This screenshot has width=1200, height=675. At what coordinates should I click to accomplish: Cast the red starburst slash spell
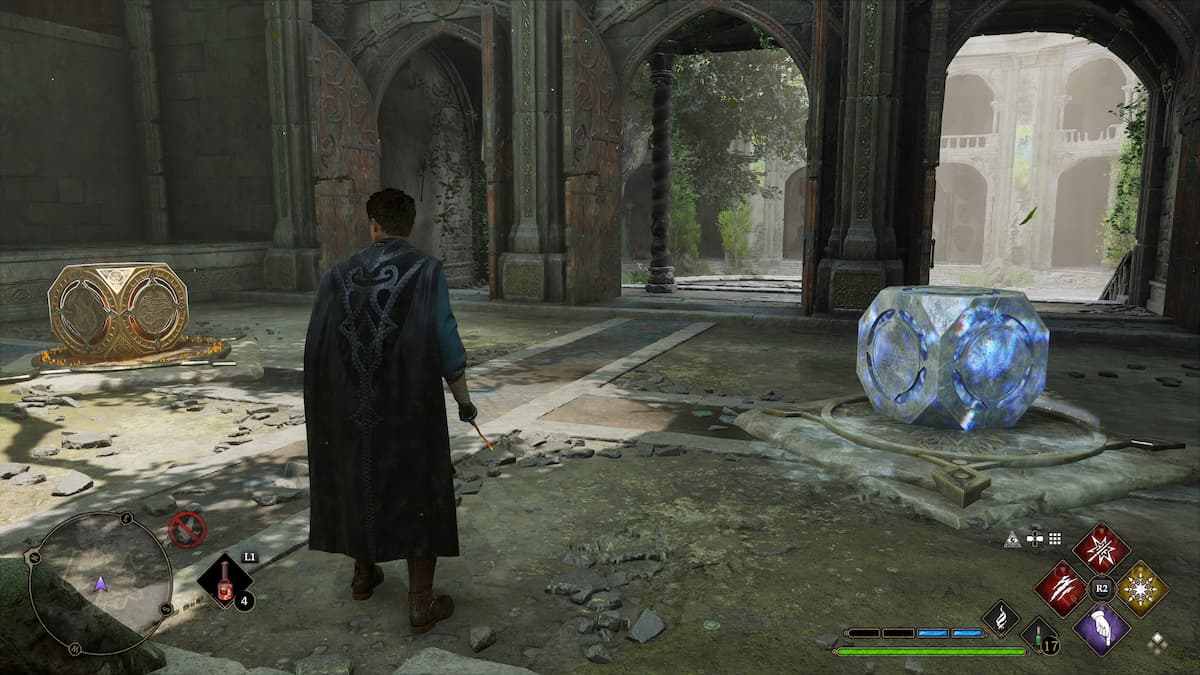[1101, 548]
